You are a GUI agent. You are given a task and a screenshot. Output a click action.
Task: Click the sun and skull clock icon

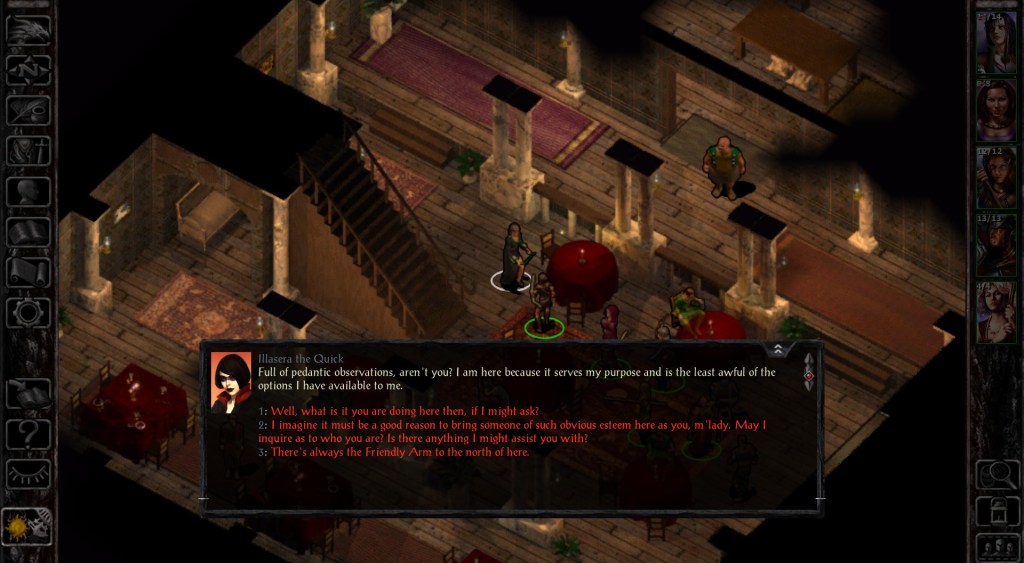pyautogui.click(x=28, y=527)
